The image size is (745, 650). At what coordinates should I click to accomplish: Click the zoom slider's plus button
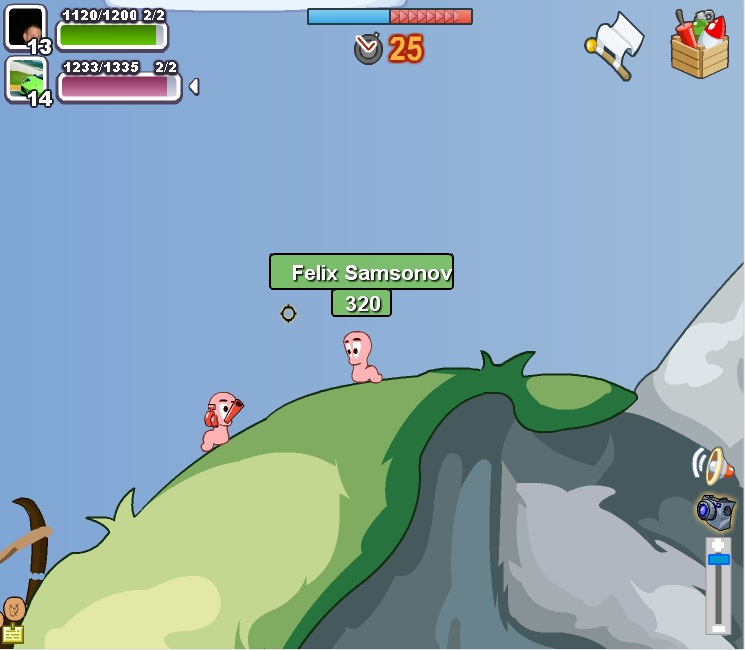click(718, 545)
